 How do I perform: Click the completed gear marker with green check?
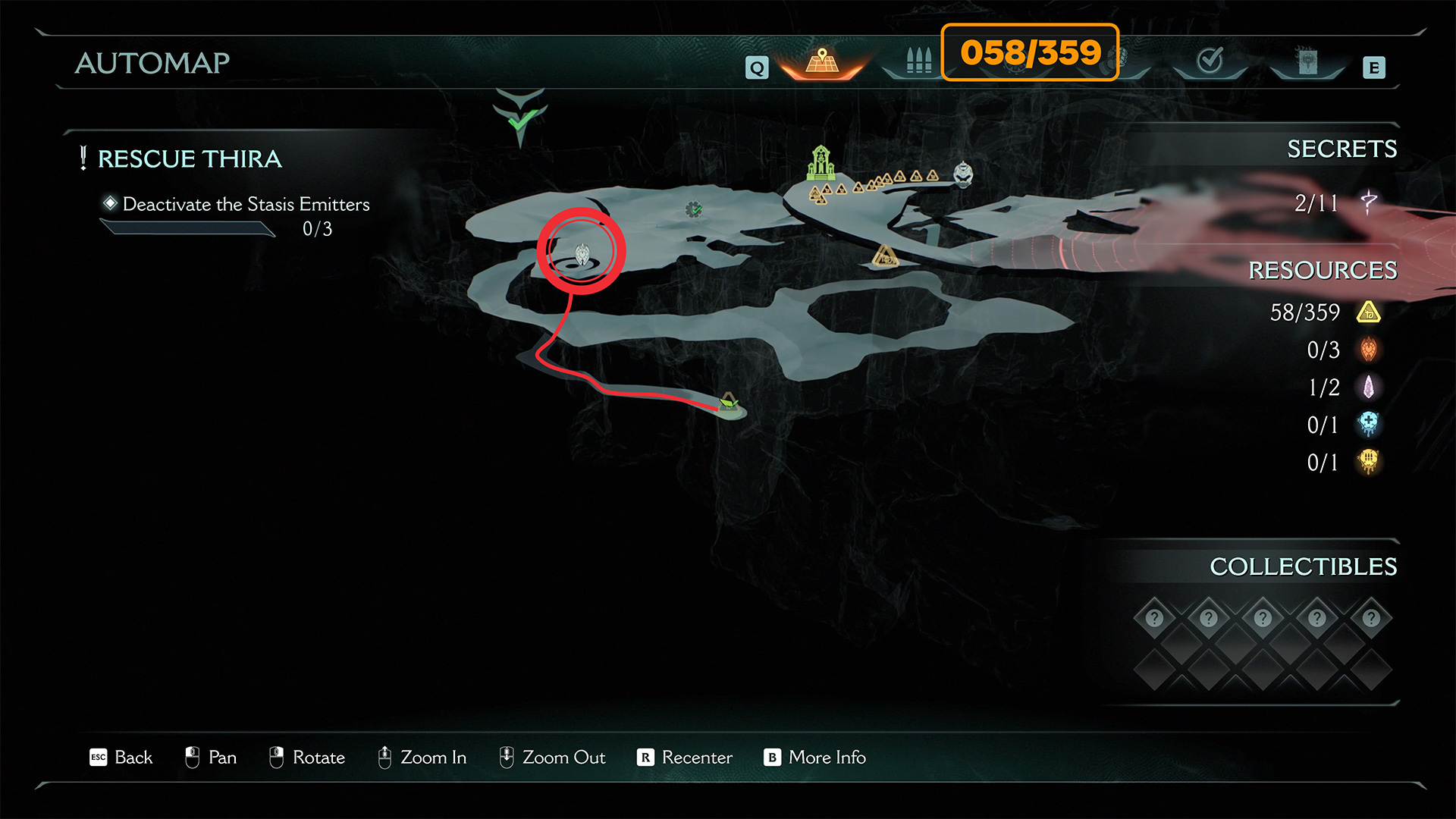coord(693,209)
